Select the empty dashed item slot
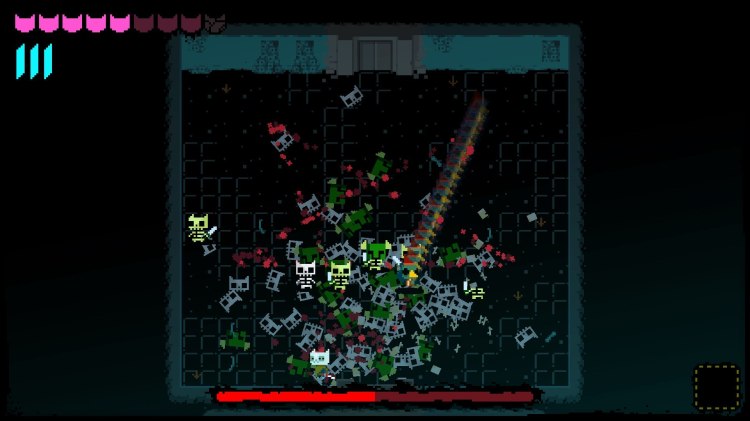This screenshot has height=421, width=750. click(x=716, y=387)
